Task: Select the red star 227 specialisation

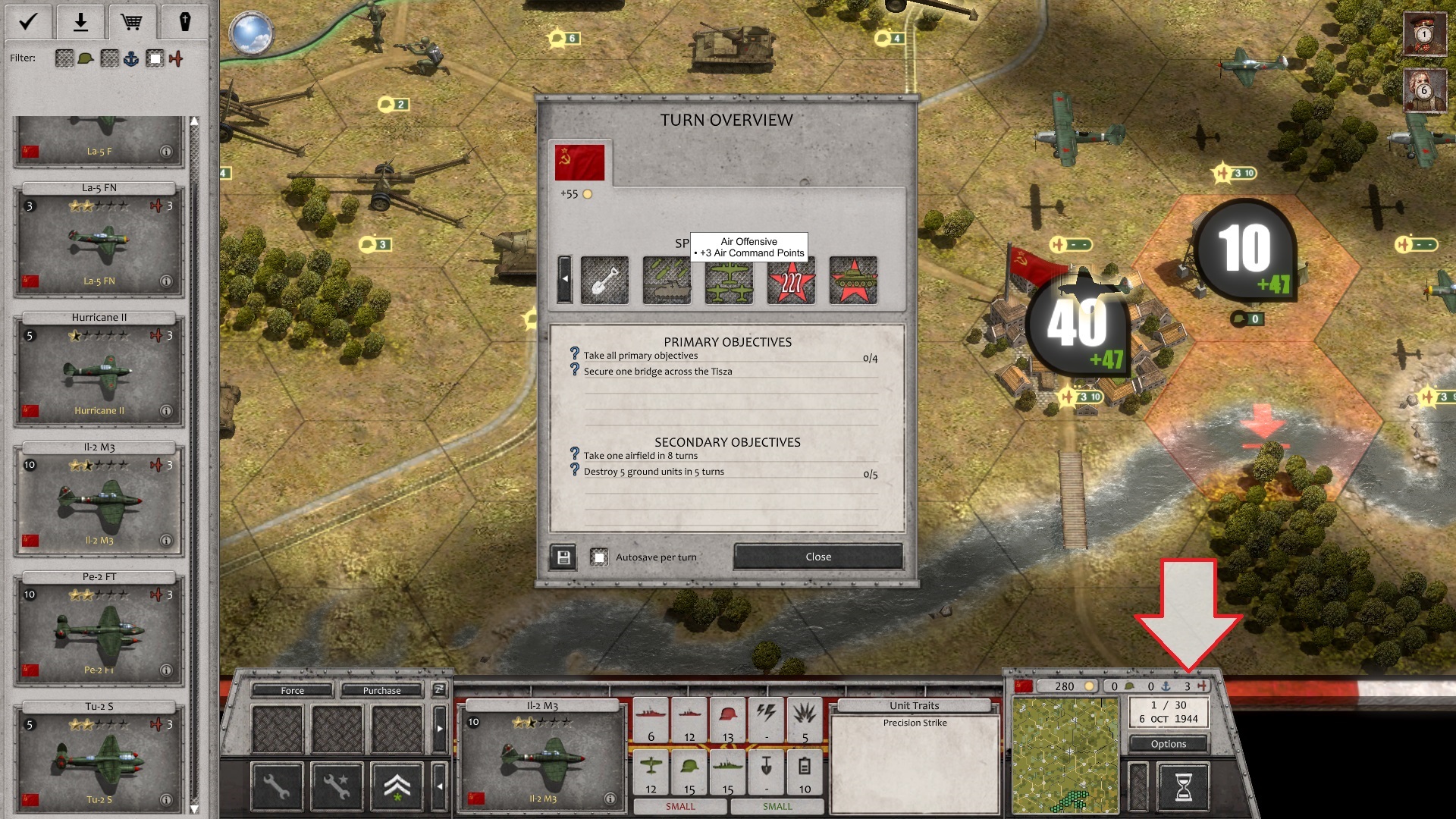Action: [x=791, y=281]
